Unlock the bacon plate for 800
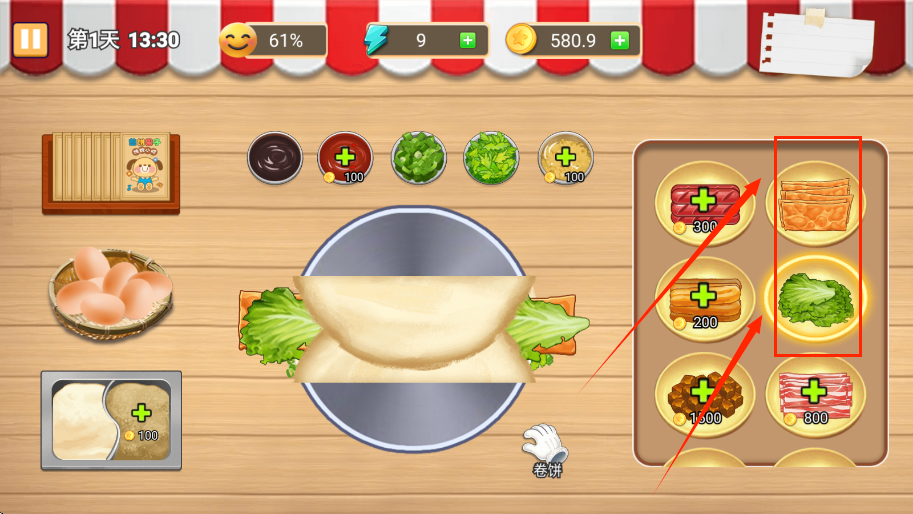This screenshot has width=913, height=514. (x=815, y=393)
